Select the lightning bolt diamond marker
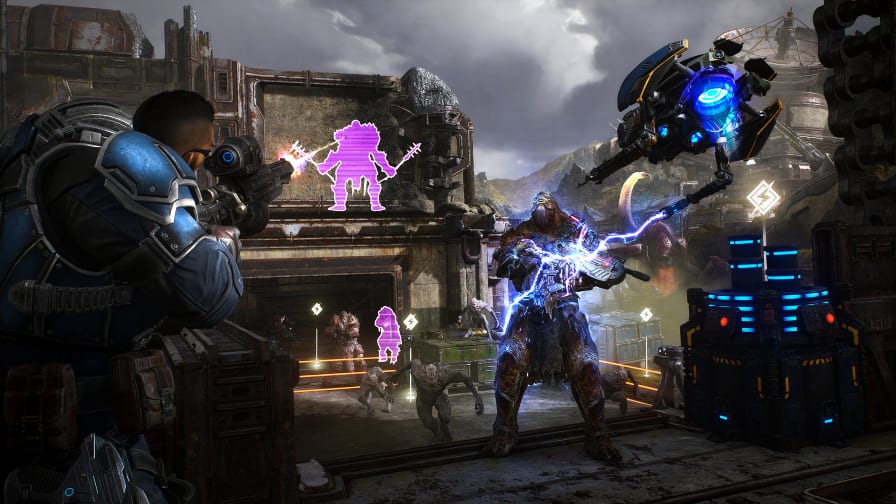Image resolution: width=896 pixels, height=504 pixels. pyautogui.click(x=763, y=198)
